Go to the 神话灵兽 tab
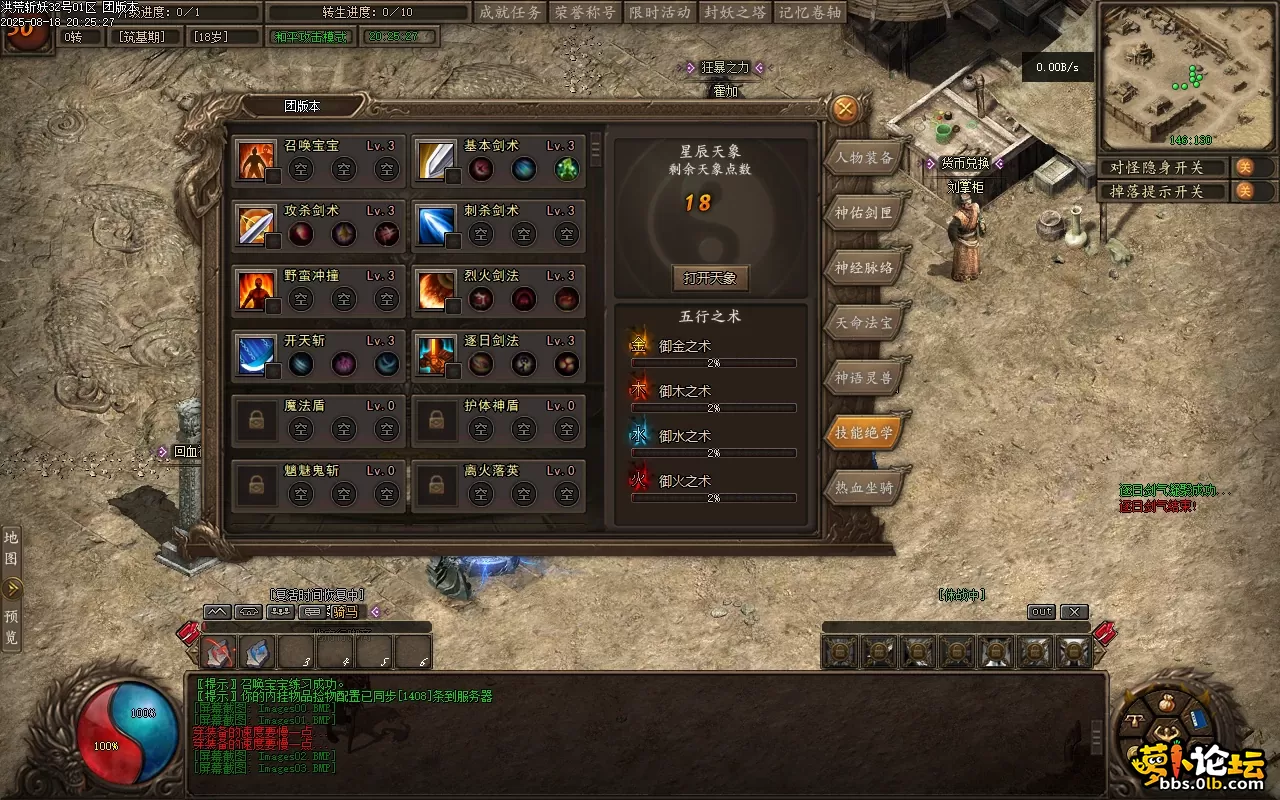 tap(863, 378)
